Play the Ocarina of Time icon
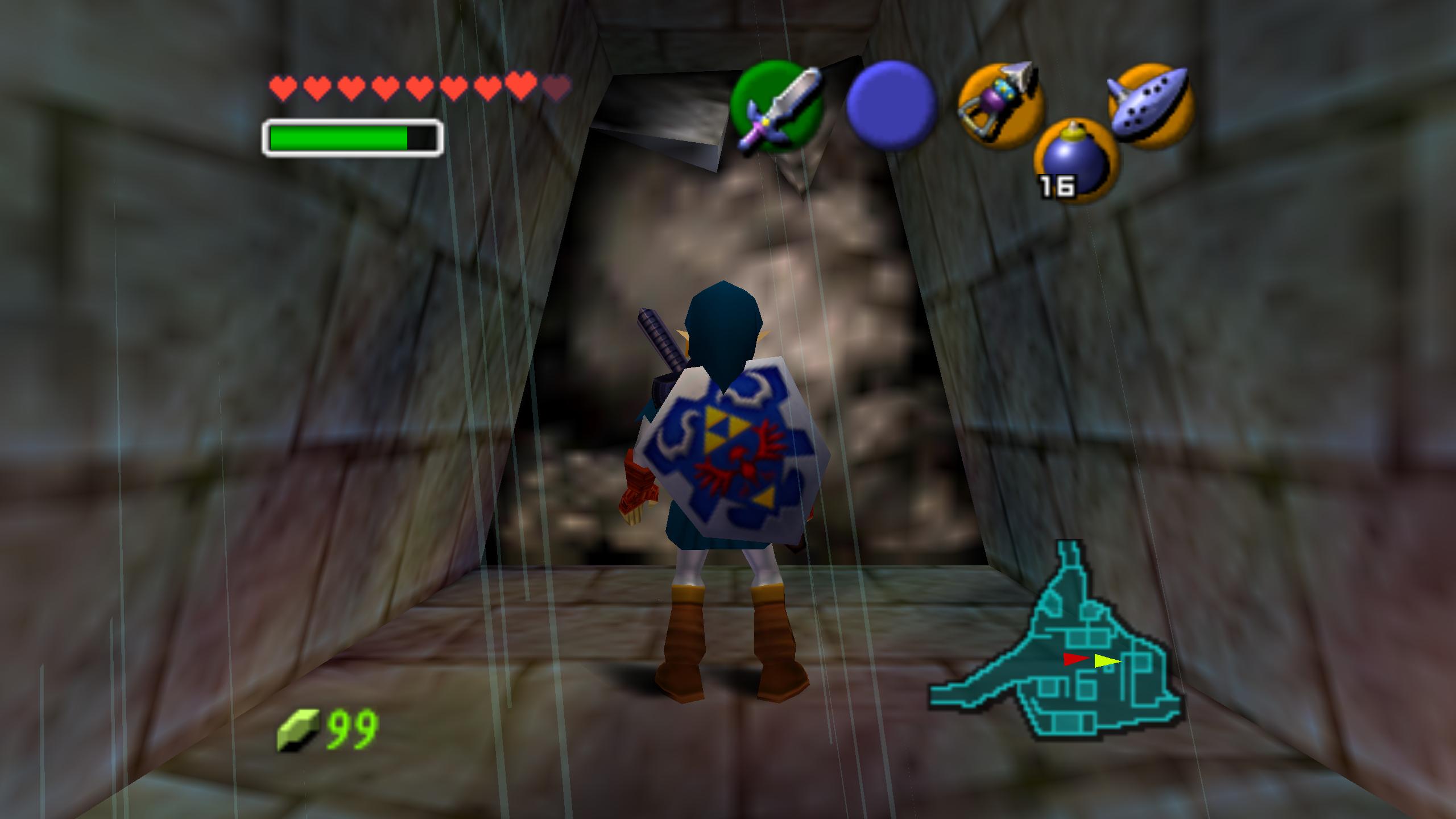The height and width of the screenshot is (819, 1456). (x=1151, y=106)
